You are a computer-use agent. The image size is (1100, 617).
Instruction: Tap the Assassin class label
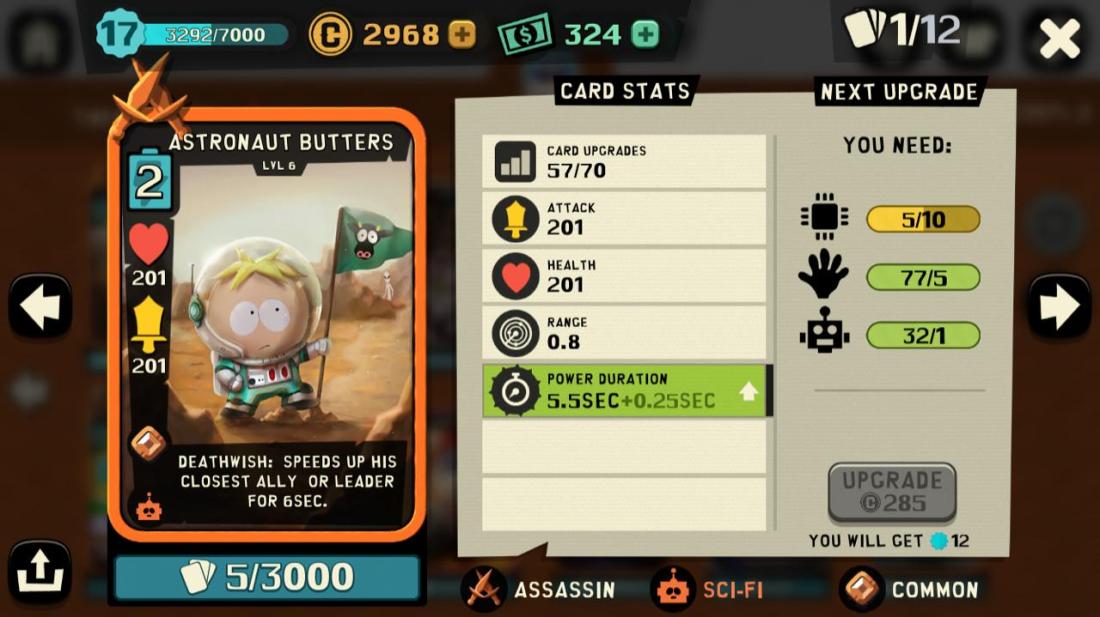(540, 590)
